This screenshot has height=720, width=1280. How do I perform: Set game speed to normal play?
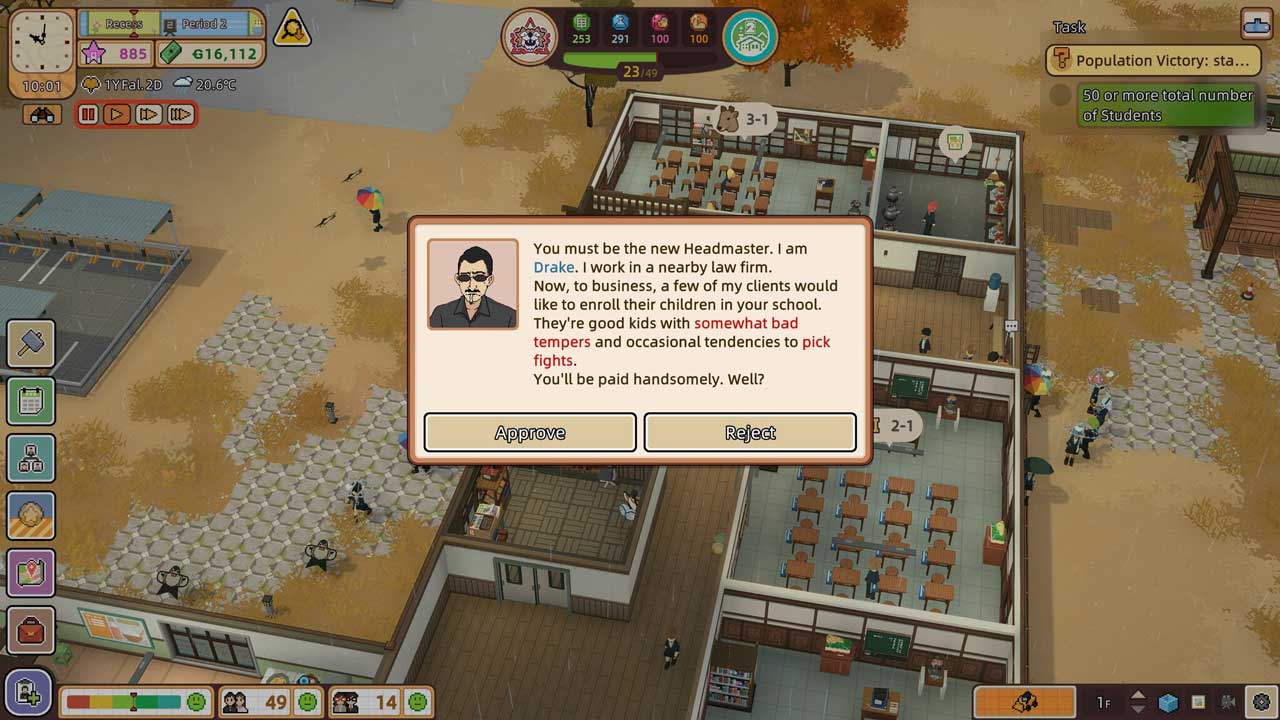click(x=117, y=115)
